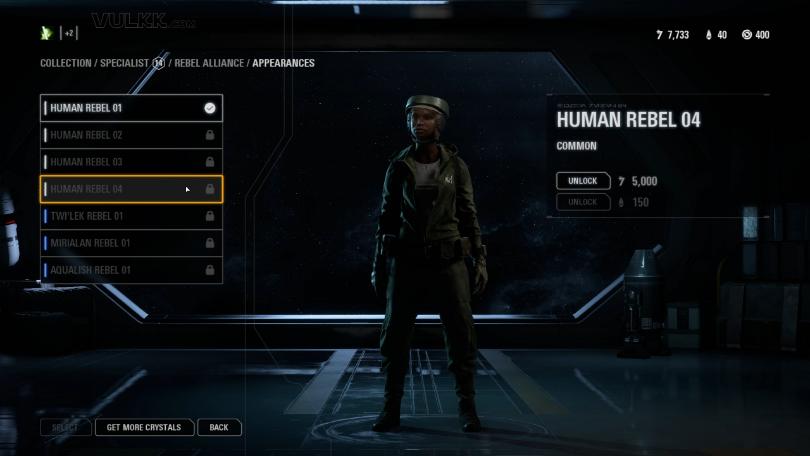Image resolution: width=810 pixels, height=456 pixels.
Task: Unlock the skin for 150 crystals
Action: tap(583, 202)
